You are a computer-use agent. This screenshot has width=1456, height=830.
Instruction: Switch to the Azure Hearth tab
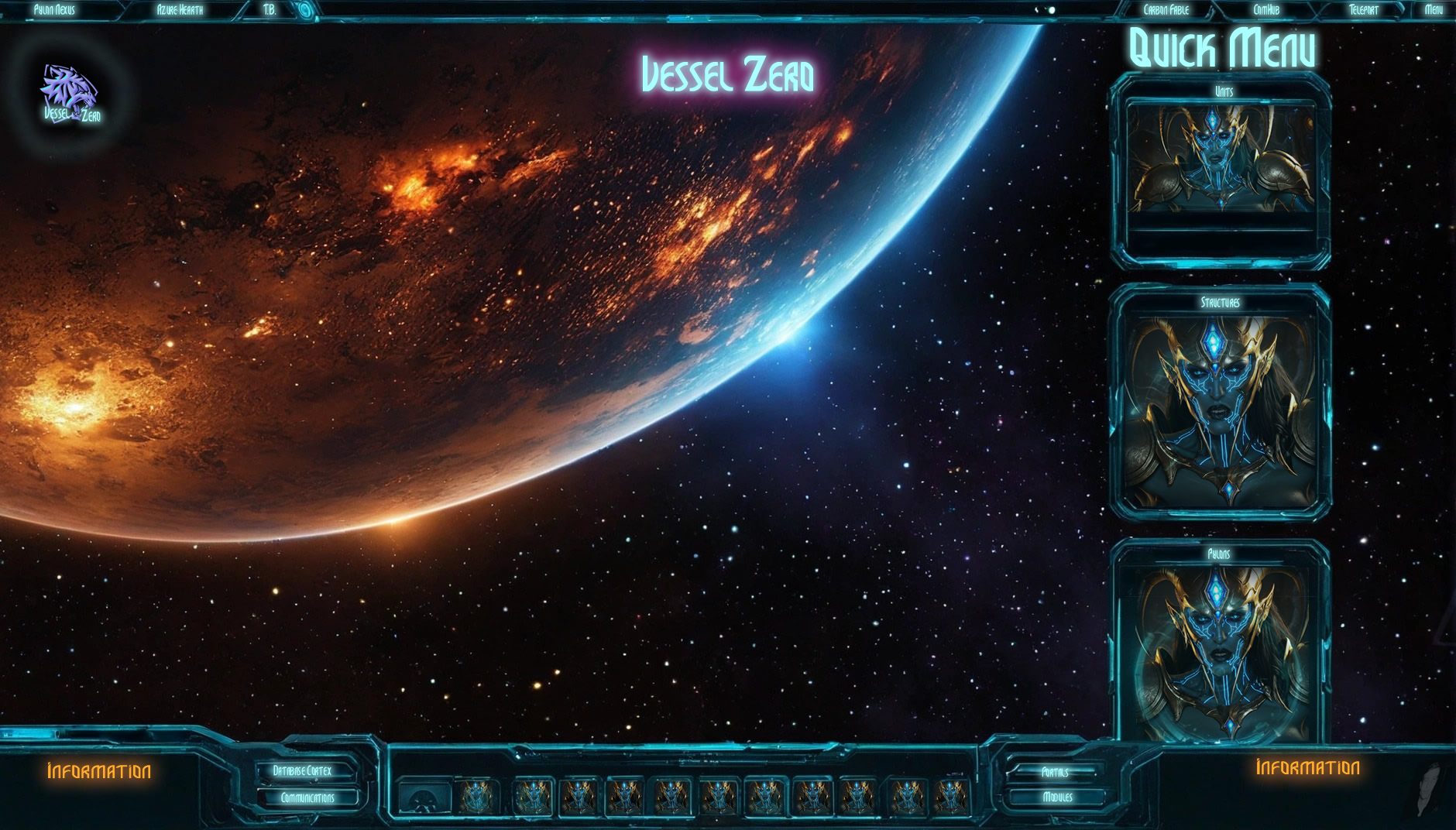coord(180,10)
